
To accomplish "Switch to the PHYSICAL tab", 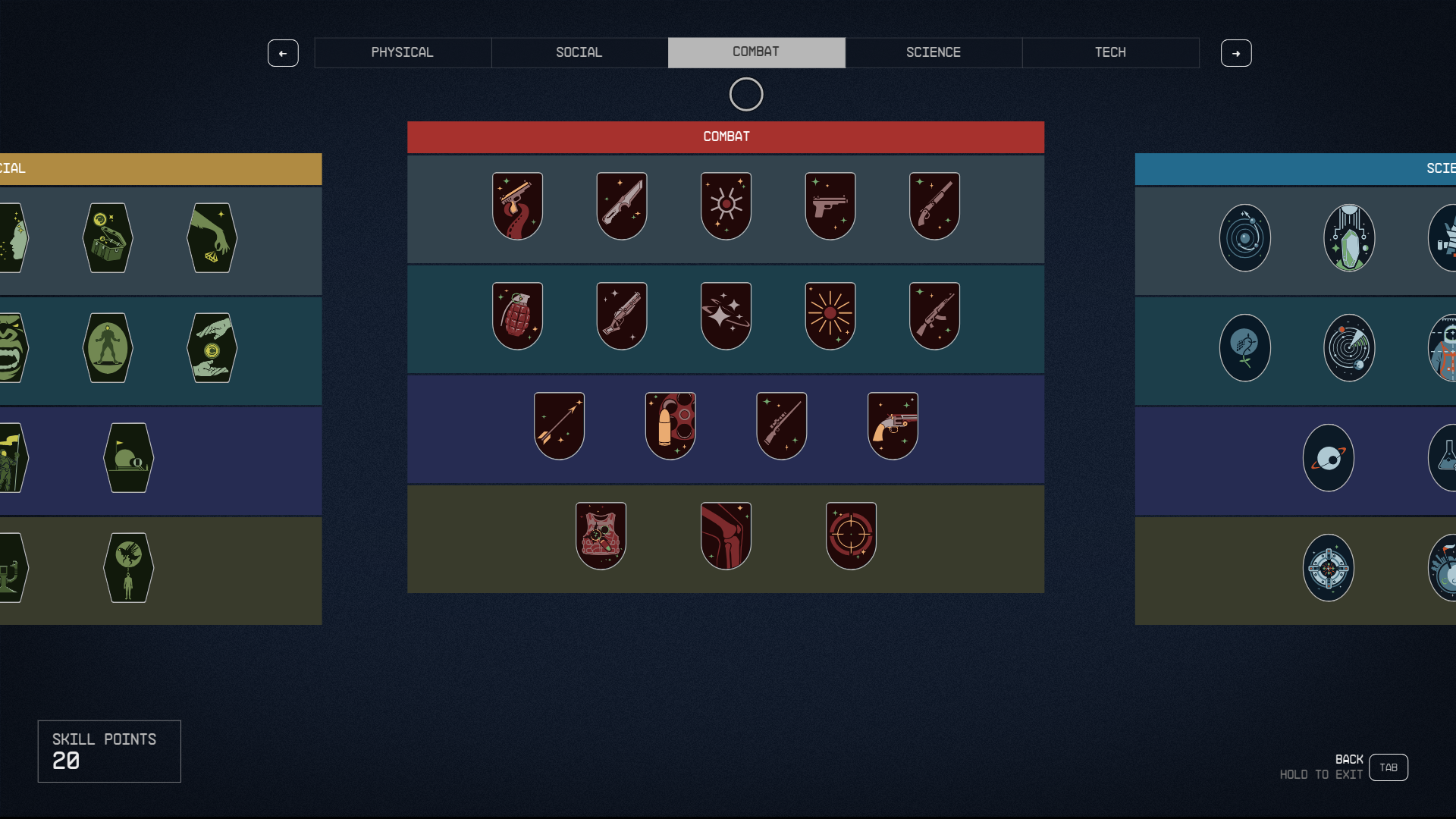I will tap(403, 52).
